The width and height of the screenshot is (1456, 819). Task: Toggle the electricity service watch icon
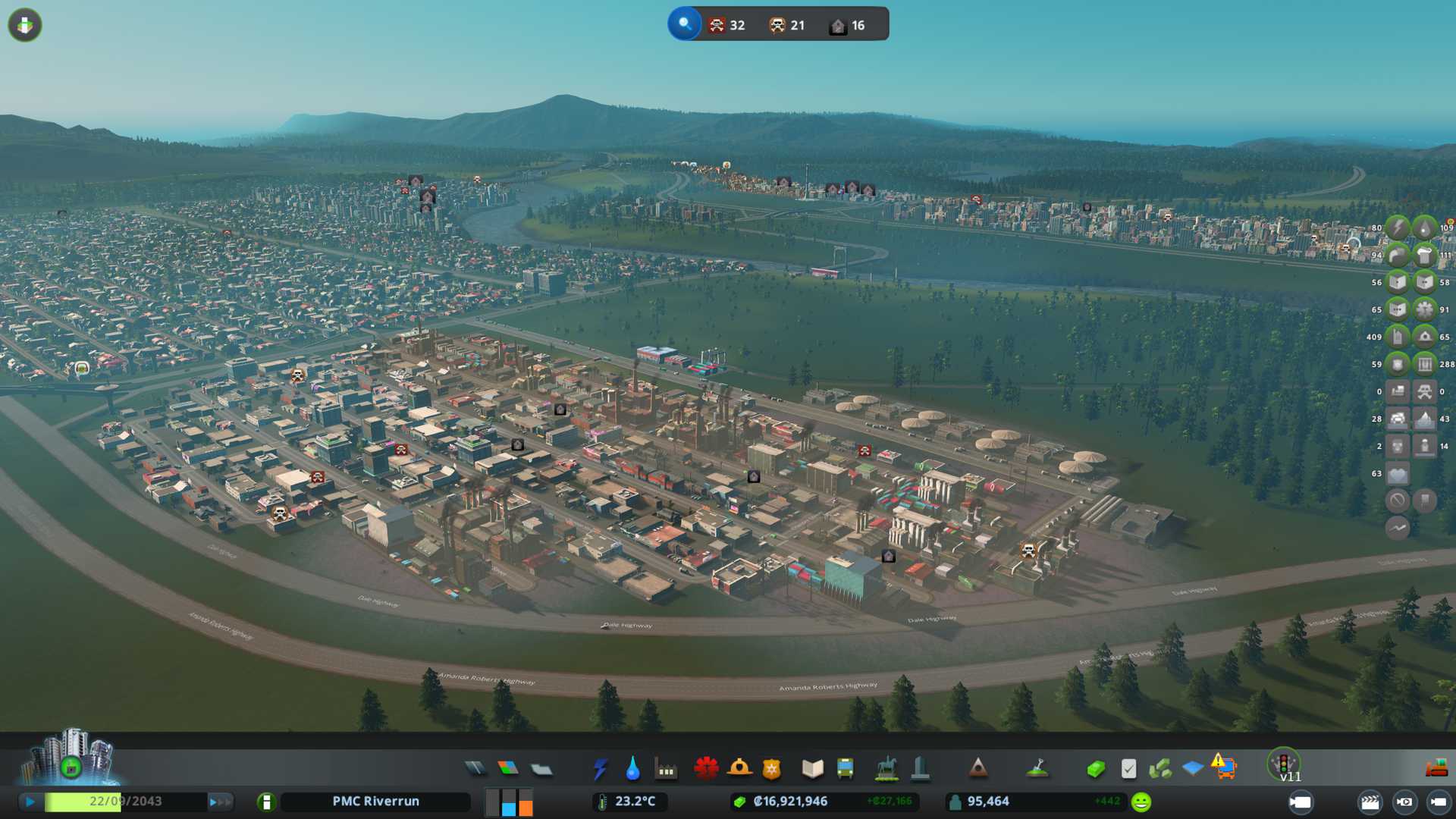point(1397,227)
